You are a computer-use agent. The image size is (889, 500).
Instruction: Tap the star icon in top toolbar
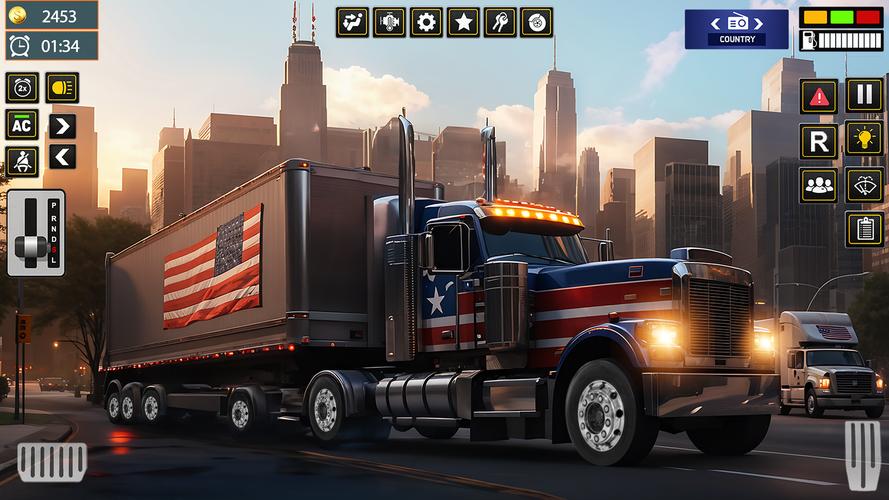coord(463,21)
